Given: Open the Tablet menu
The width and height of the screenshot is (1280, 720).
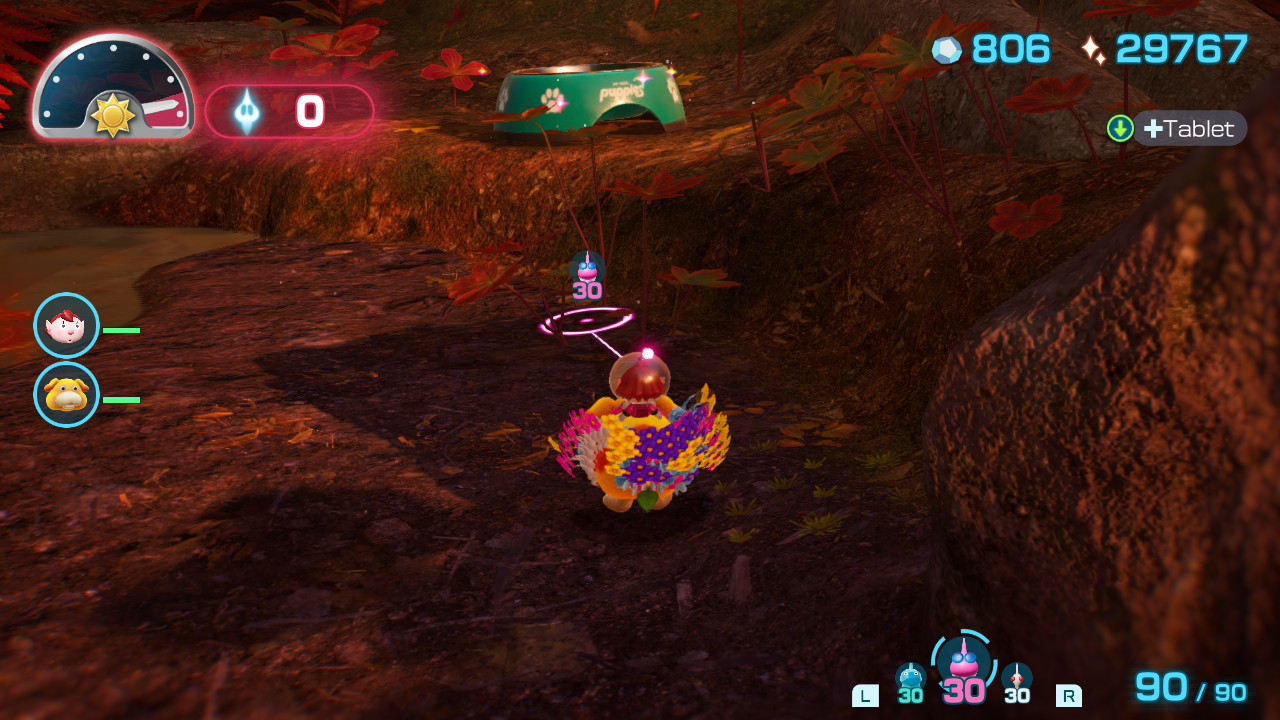Looking at the screenshot, I should [x=1189, y=128].
